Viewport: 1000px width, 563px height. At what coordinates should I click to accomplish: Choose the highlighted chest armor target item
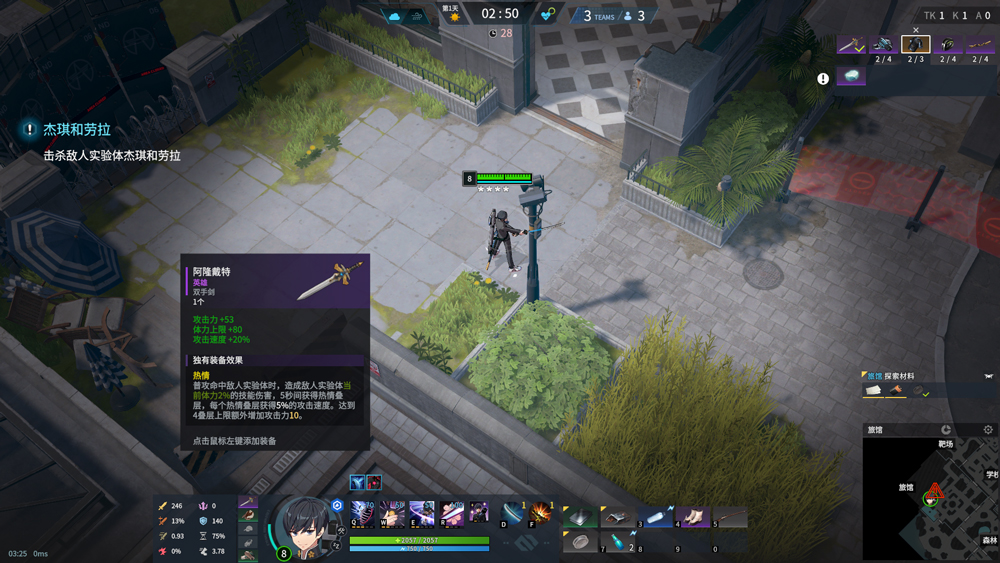point(915,44)
